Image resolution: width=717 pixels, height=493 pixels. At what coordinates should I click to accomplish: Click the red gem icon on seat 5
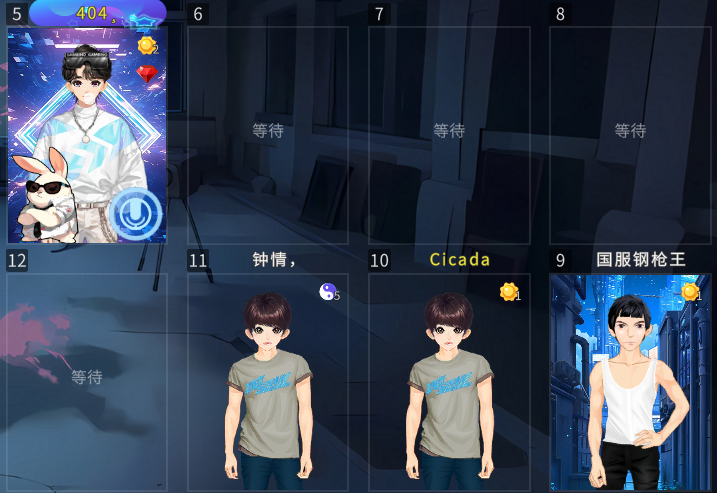tap(147, 73)
